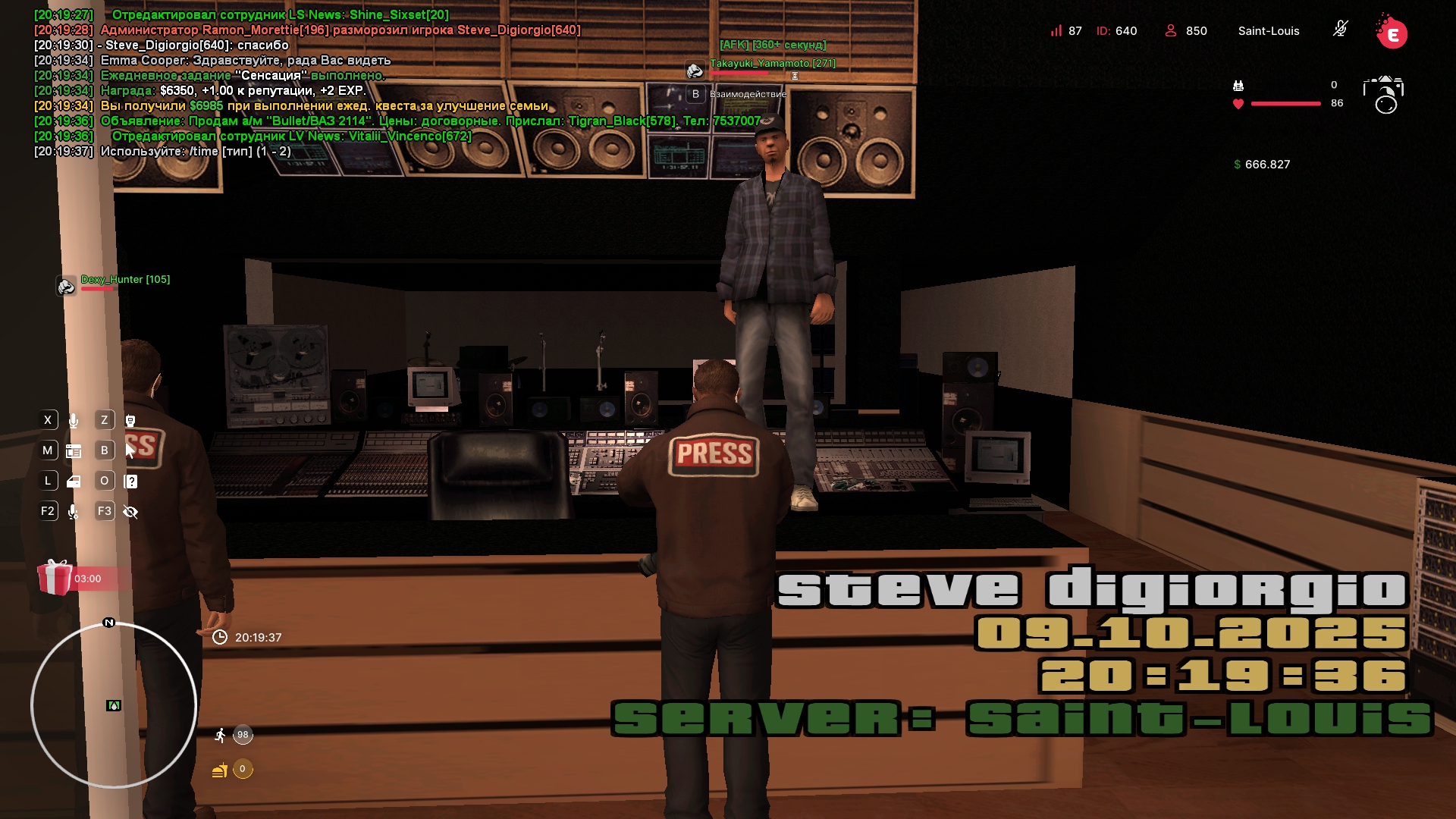Image resolution: width=1456 pixels, height=819 pixels.
Task: Select the camera weapon icon
Action: click(1383, 94)
